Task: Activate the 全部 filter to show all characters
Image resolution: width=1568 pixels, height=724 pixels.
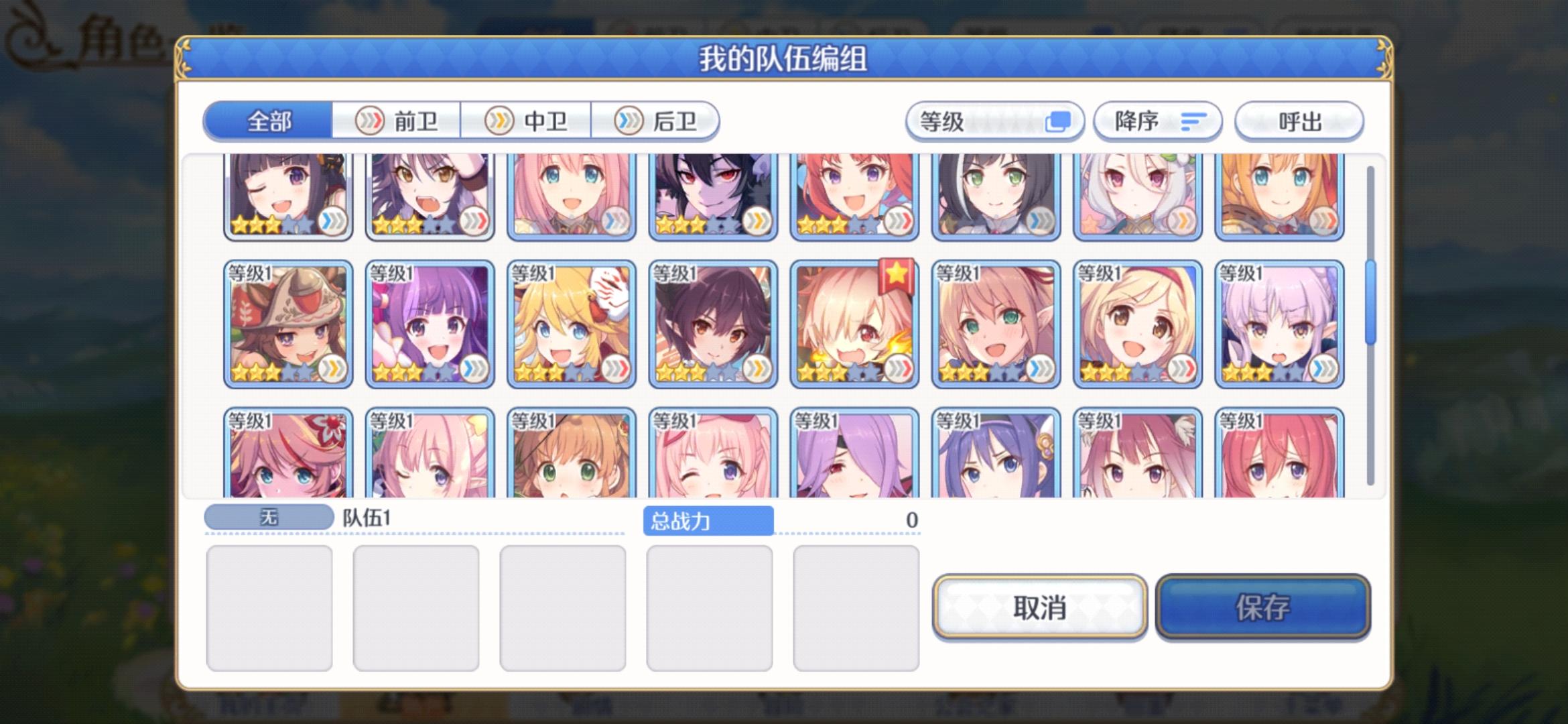Action: pos(268,121)
